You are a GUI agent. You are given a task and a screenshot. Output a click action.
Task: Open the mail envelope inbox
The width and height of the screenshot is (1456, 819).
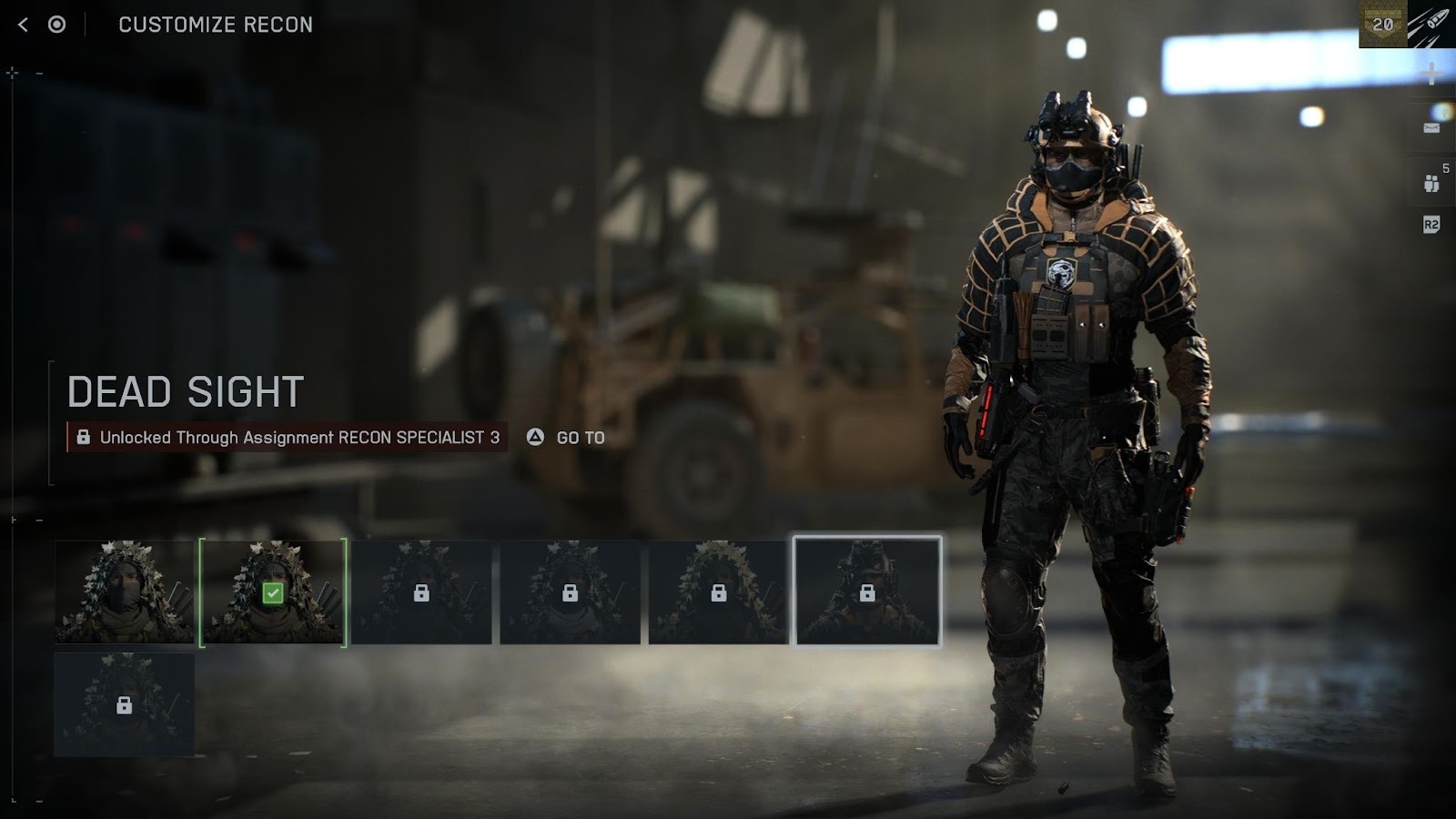1431,127
